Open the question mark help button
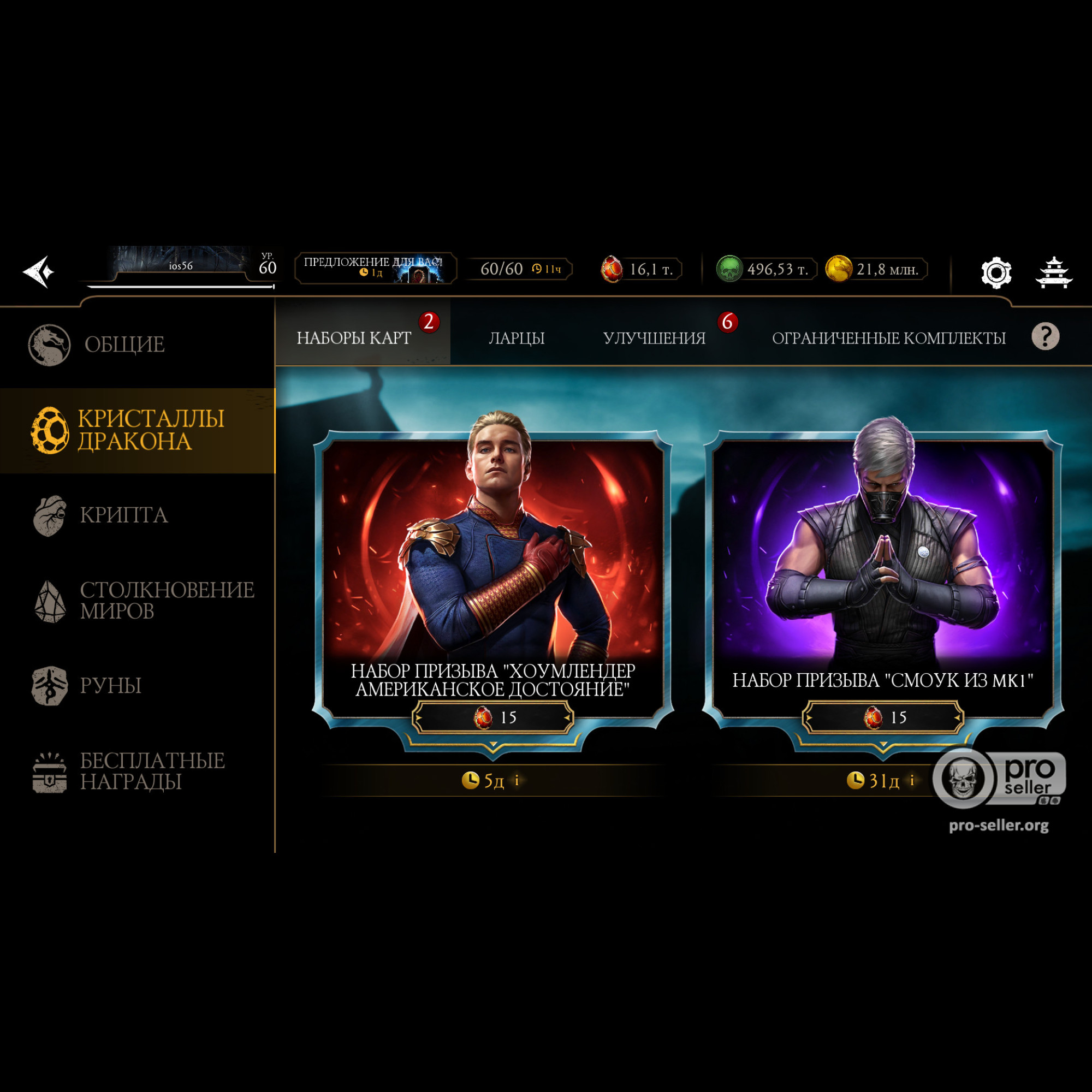This screenshot has height=1092, width=1092. (x=1045, y=337)
